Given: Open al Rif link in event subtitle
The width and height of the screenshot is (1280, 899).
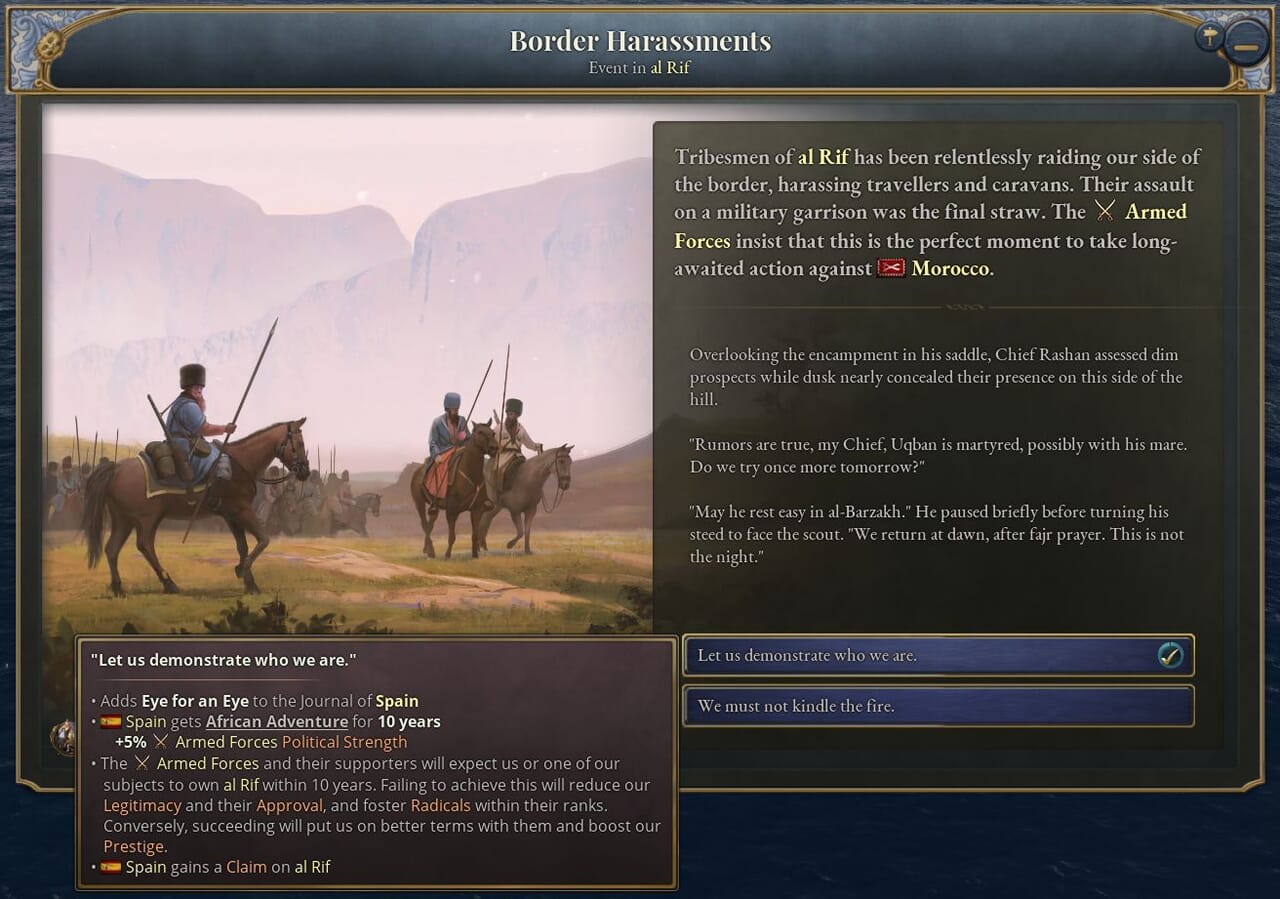Looking at the screenshot, I should pyautogui.click(x=670, y=68).
